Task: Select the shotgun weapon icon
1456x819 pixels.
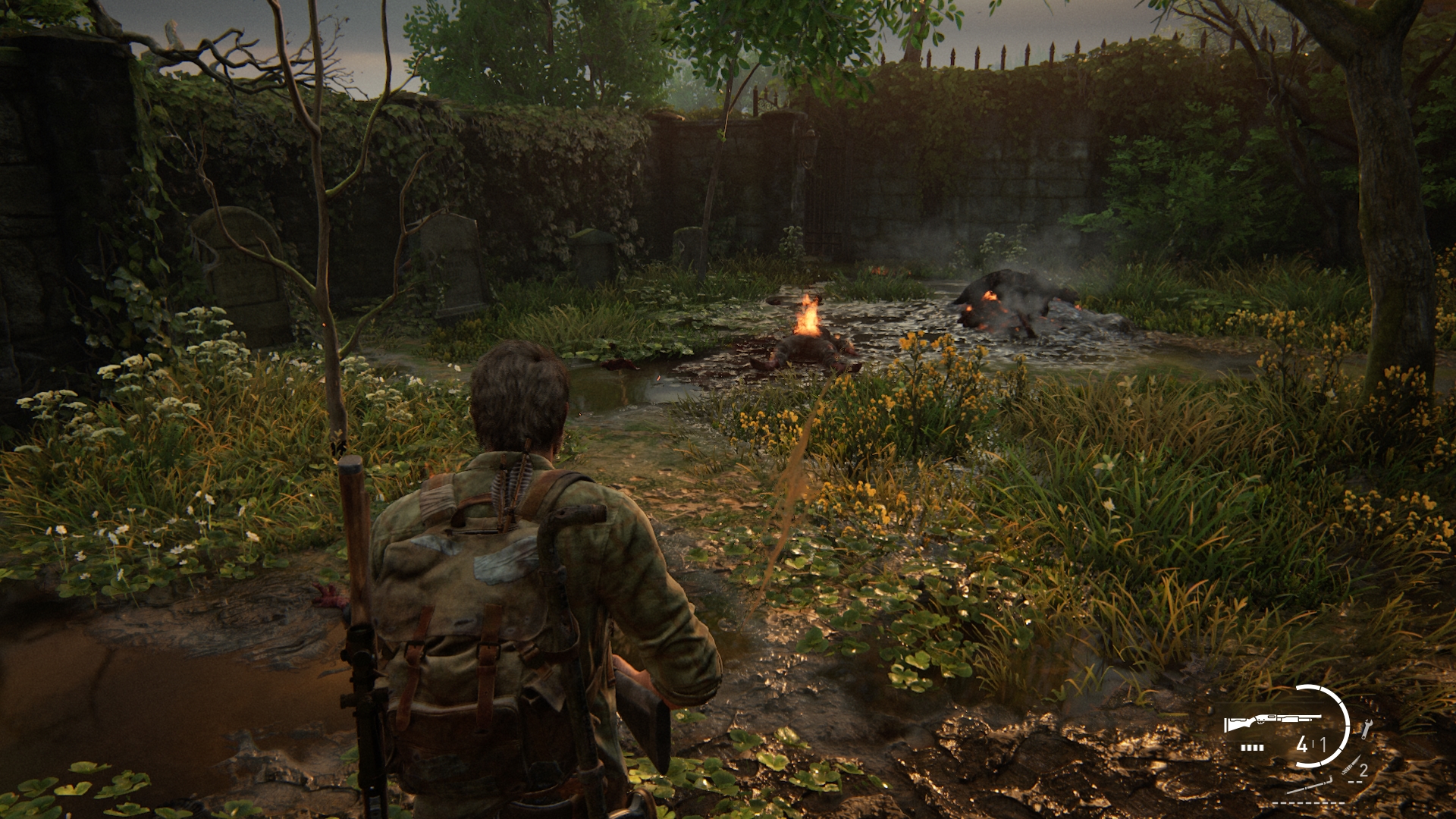Action: 1272,723
